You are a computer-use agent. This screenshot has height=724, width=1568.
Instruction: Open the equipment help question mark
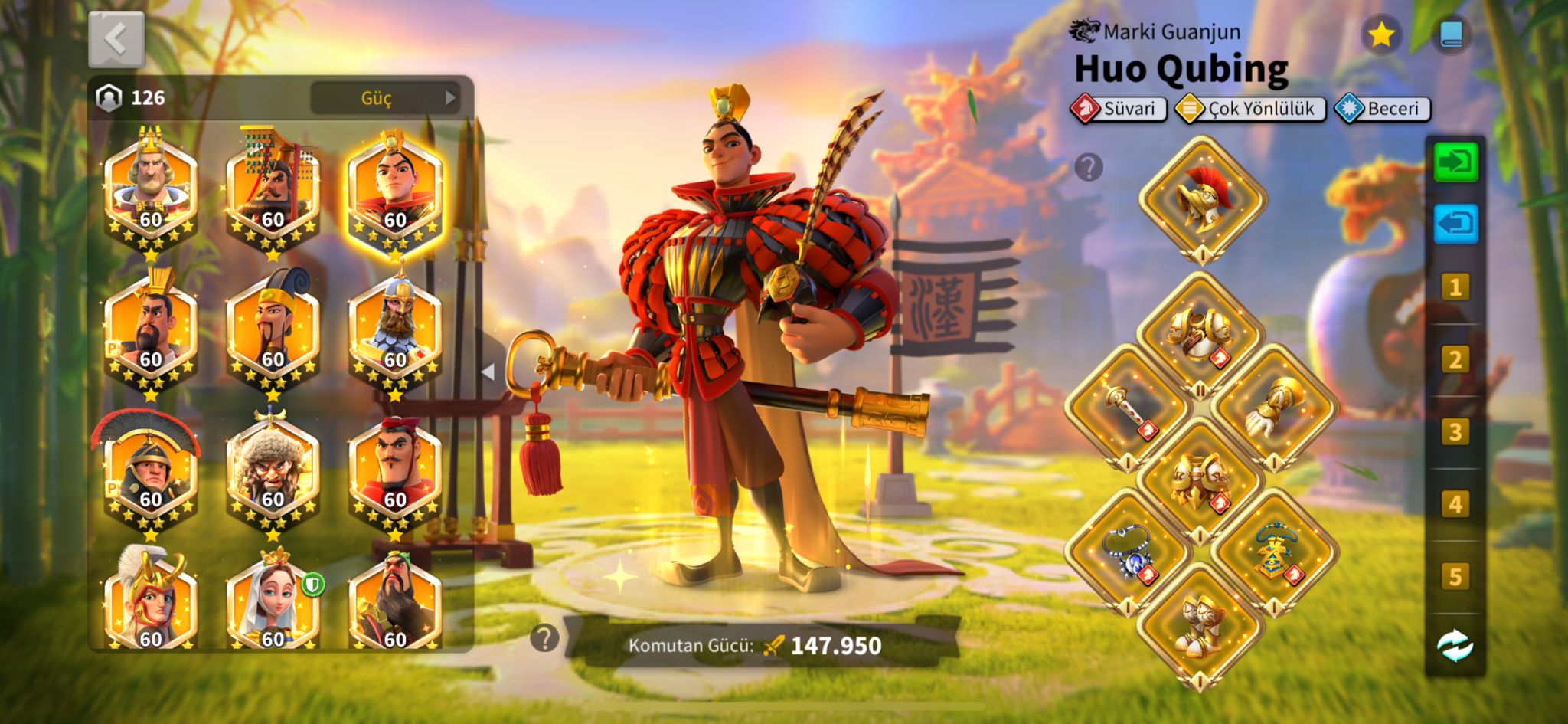(1089, 166)
